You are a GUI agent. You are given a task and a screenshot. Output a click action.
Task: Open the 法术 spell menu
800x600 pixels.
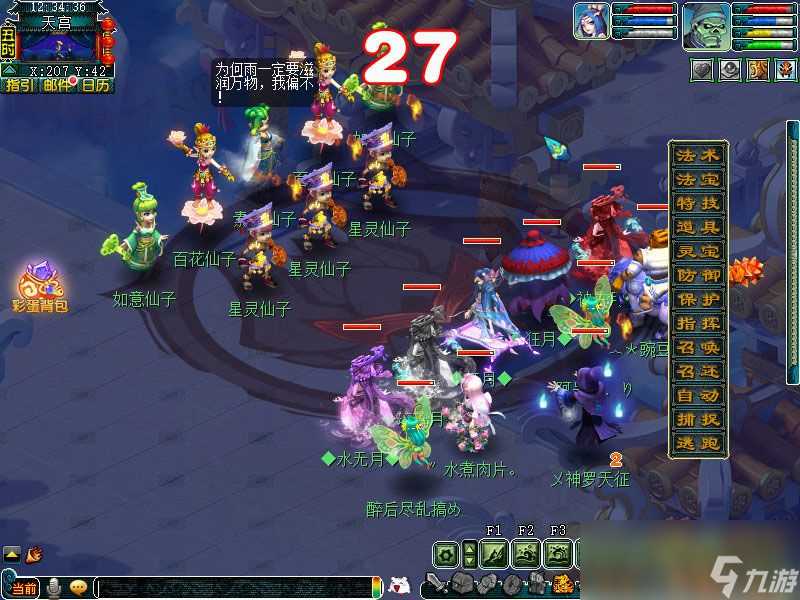pos(698,156)
